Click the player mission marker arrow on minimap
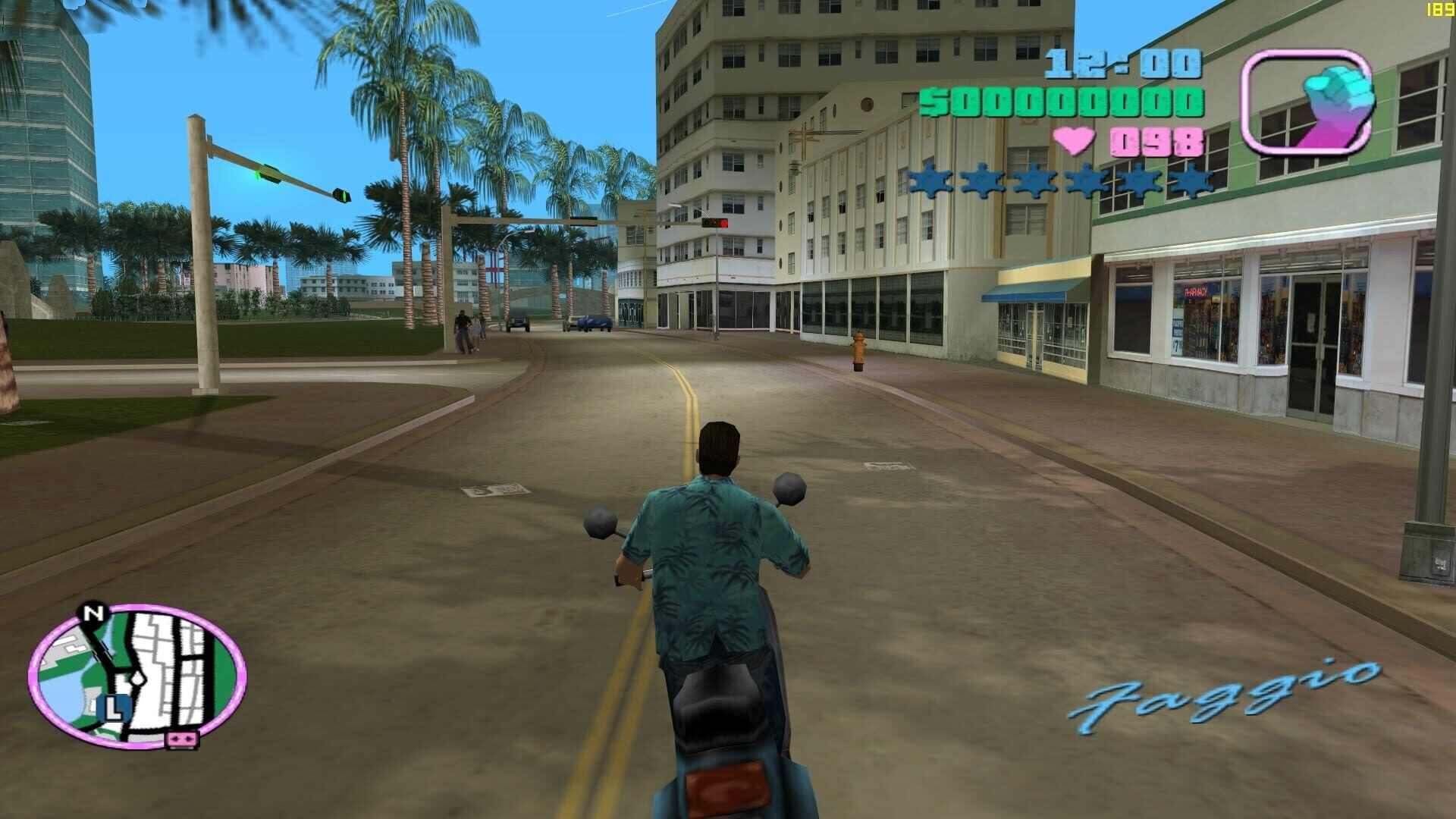Screen dimensions: 1456x819 pyautogui.click(x=136, y=679)
